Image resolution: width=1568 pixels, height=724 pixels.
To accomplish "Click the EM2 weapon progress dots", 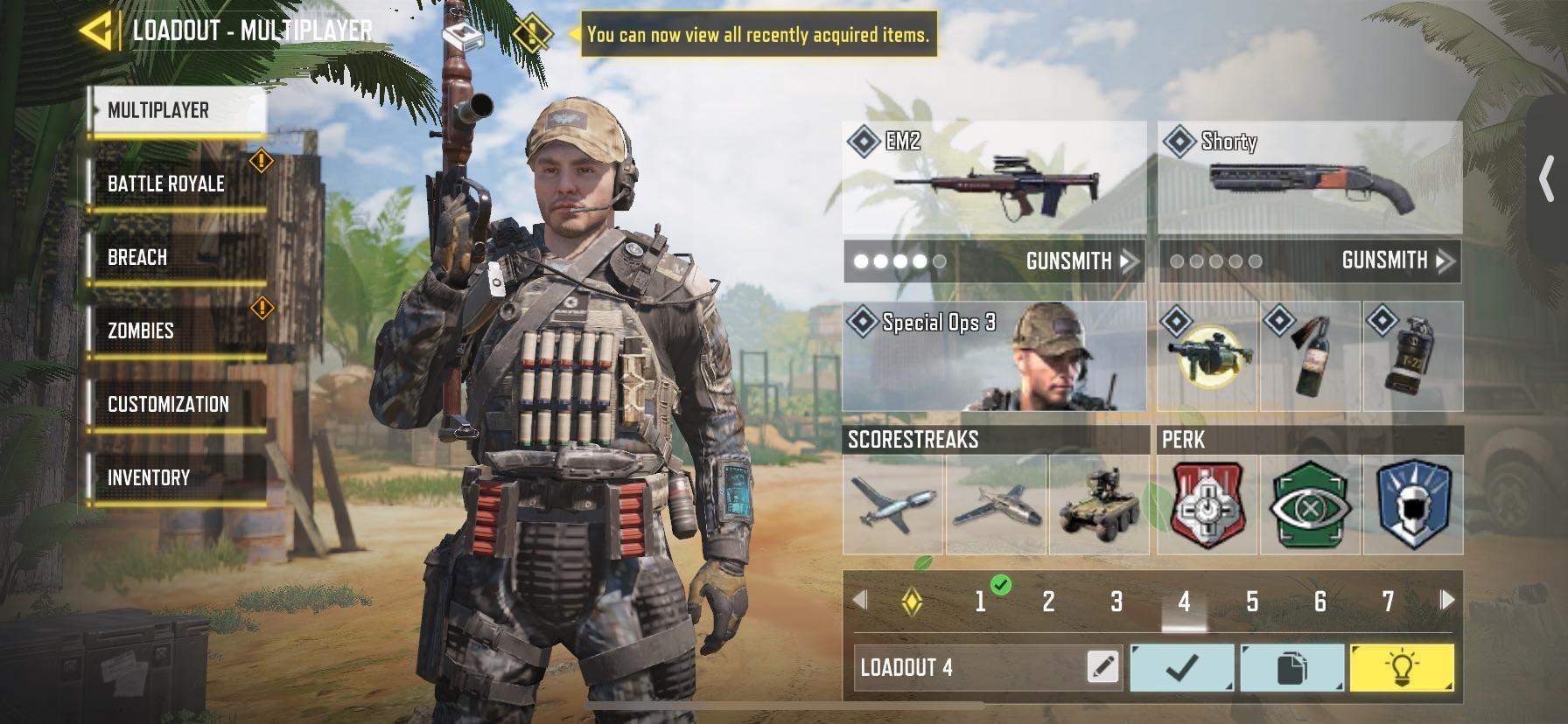I will click(x=894, y=260).
